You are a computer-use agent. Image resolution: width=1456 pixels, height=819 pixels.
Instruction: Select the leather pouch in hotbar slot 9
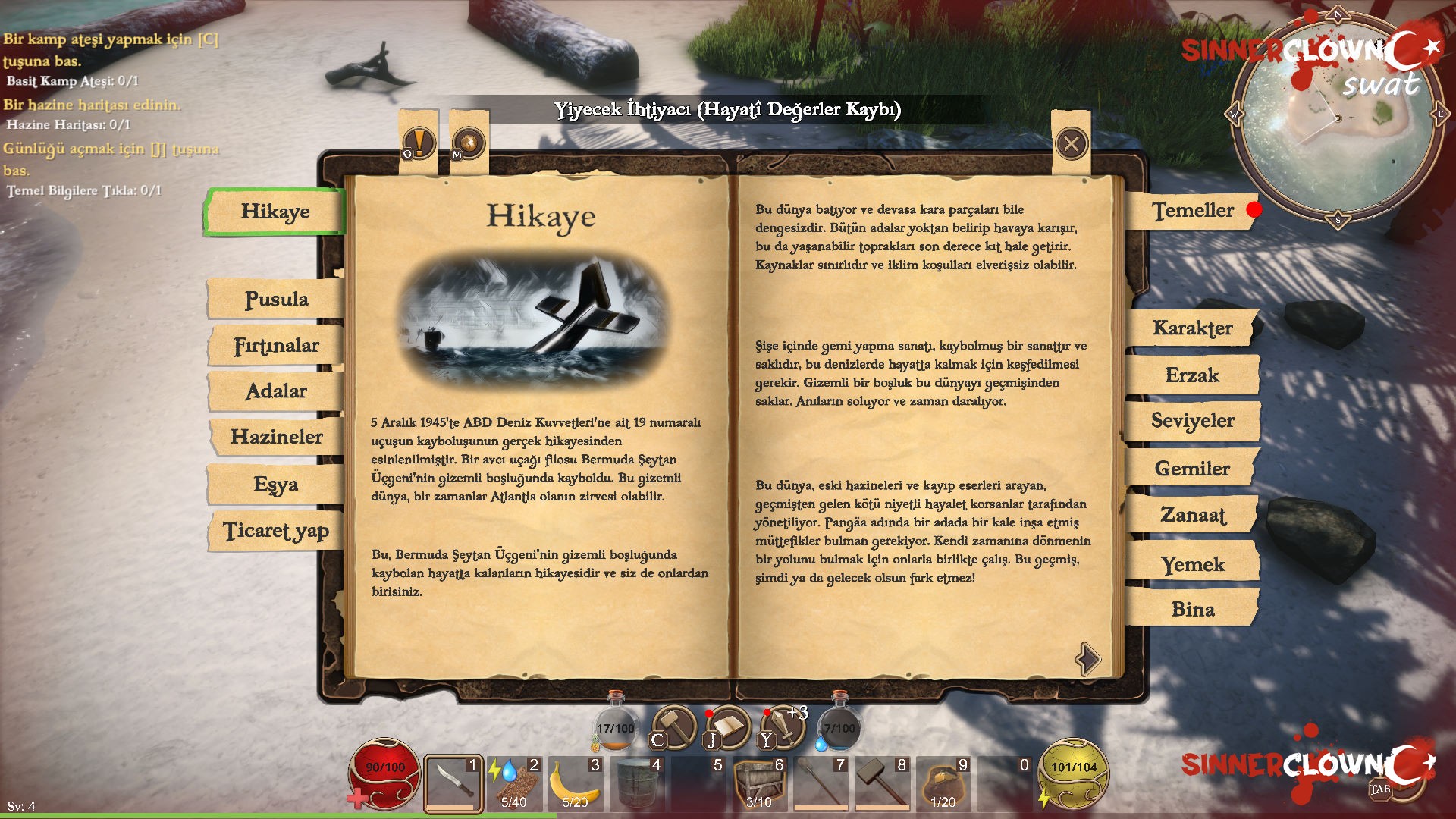(x=943, y=777)
